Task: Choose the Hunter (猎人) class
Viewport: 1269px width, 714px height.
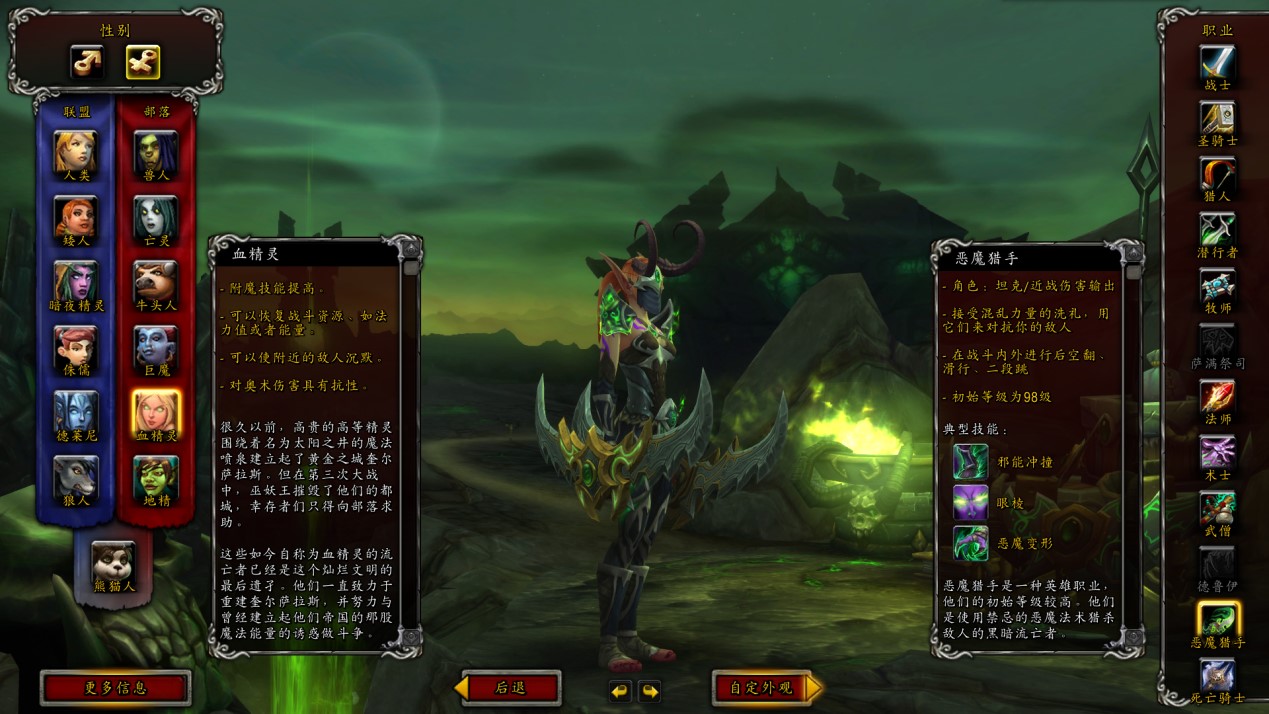Action: pos(1217,174)
